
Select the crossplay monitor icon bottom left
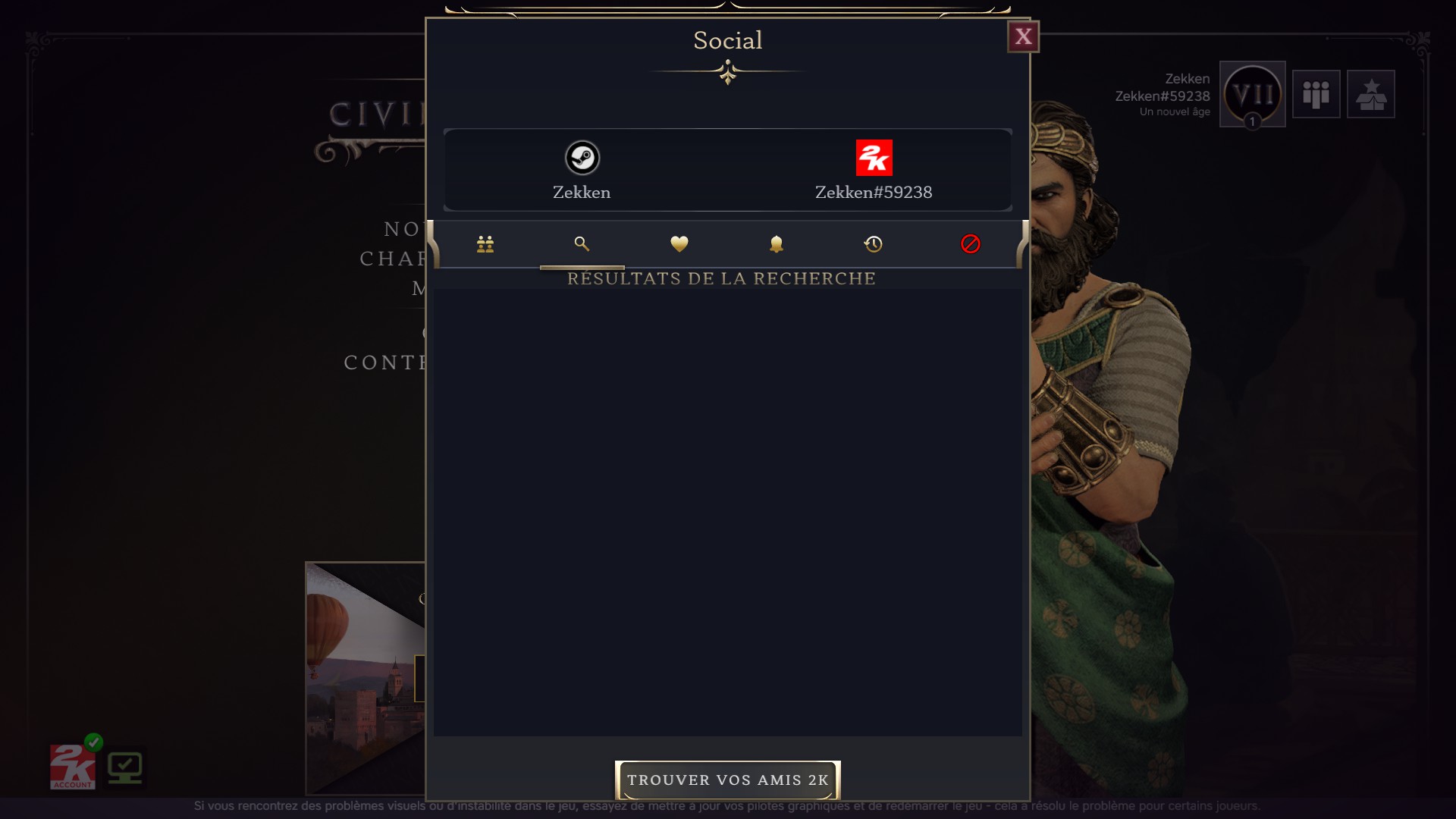[126, 766]
